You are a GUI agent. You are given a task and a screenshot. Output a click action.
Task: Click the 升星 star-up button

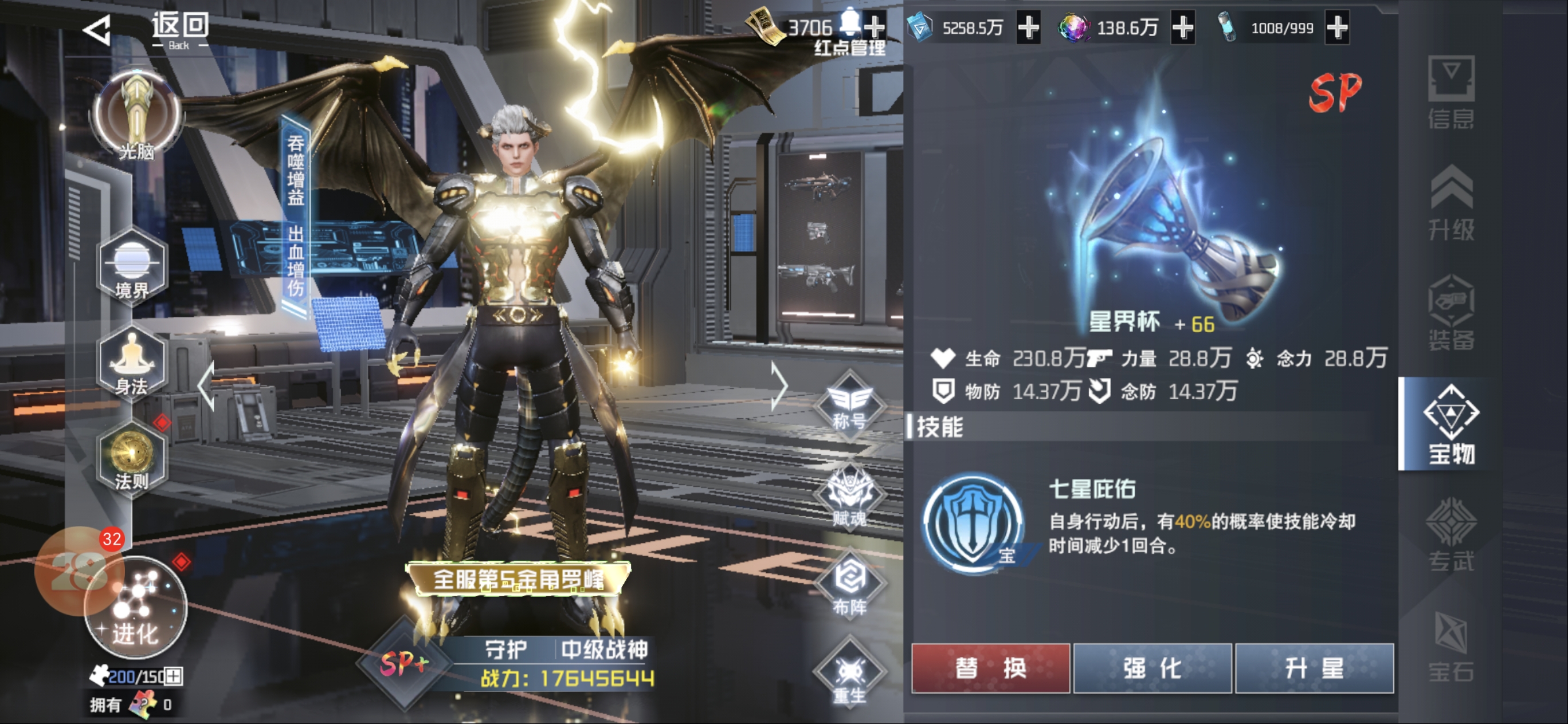coord(1314,668)
